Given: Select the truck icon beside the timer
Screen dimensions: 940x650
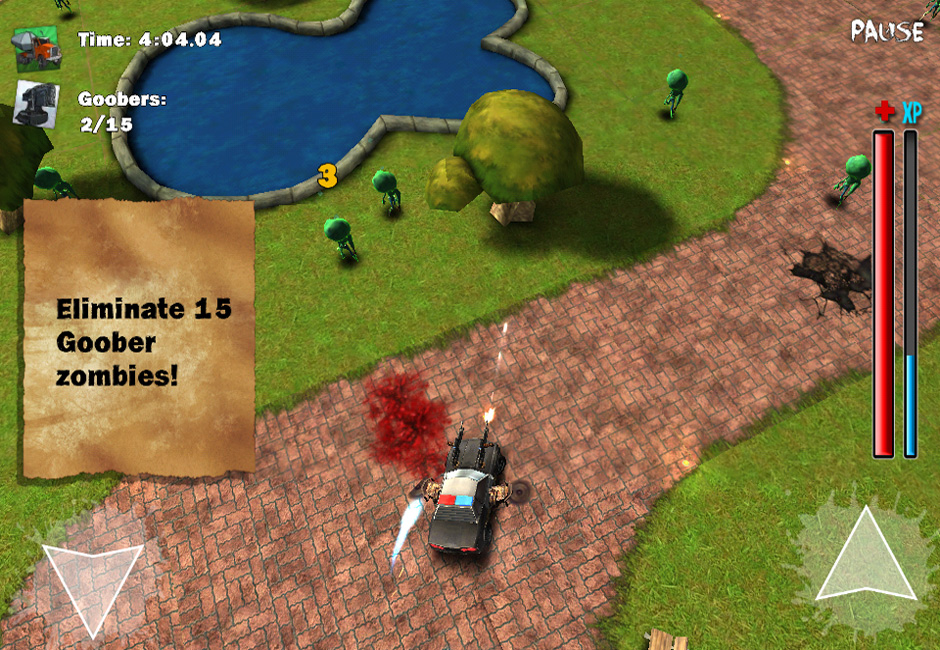Looking at the screenshot, I should point(36,48).
